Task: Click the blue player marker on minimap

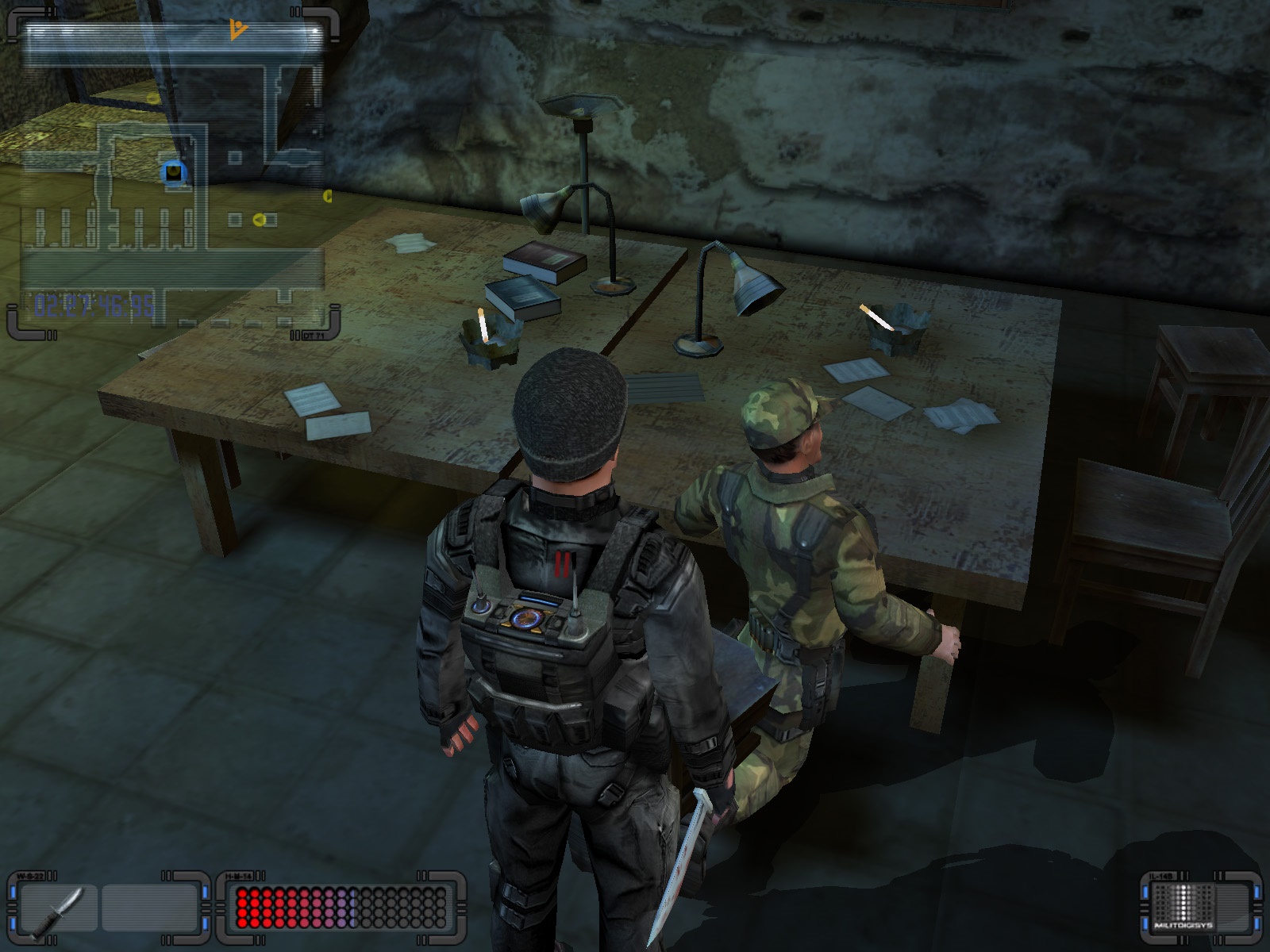Action: [x=174, y=171]
